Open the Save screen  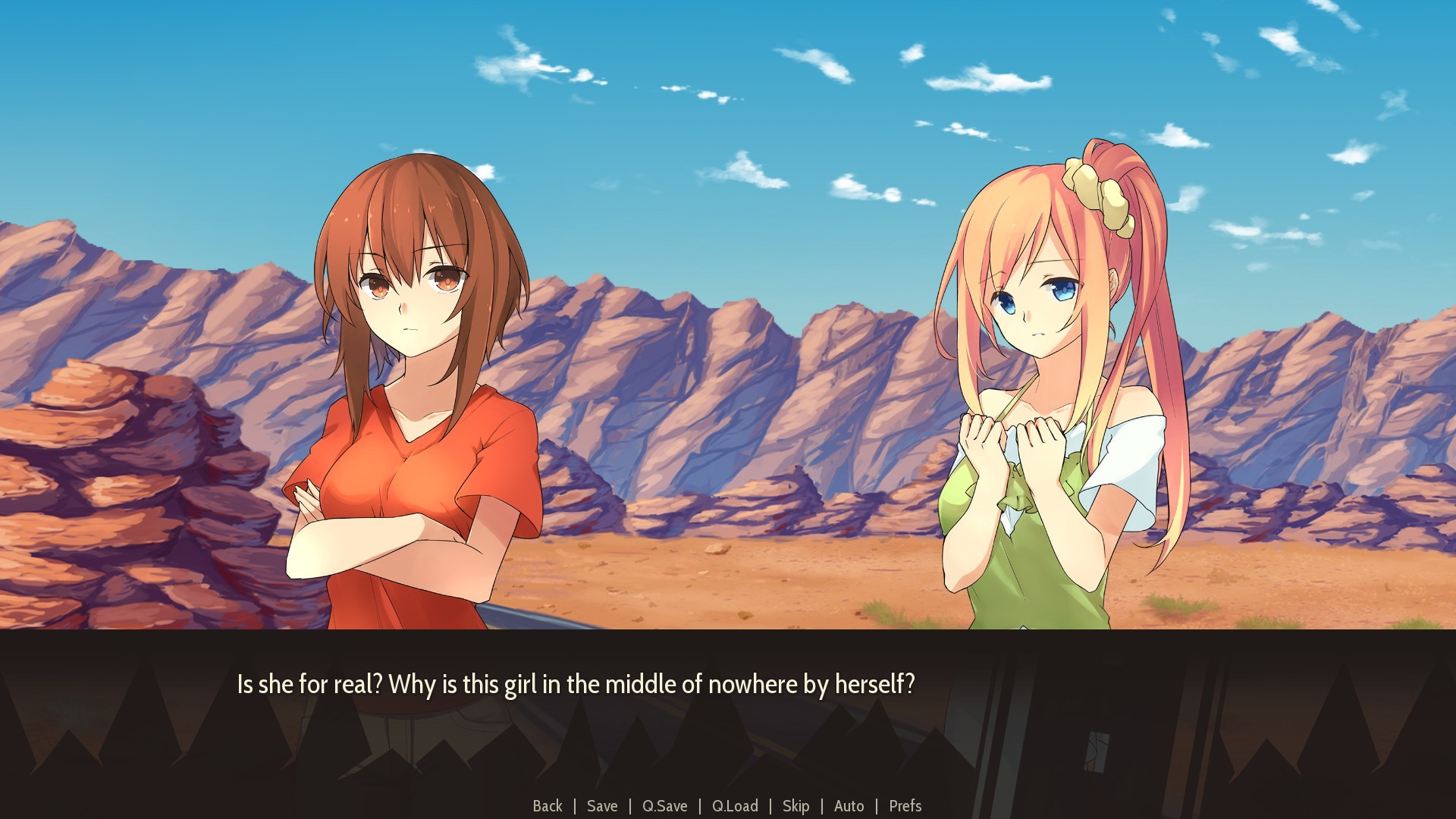[x=602, y=806]
